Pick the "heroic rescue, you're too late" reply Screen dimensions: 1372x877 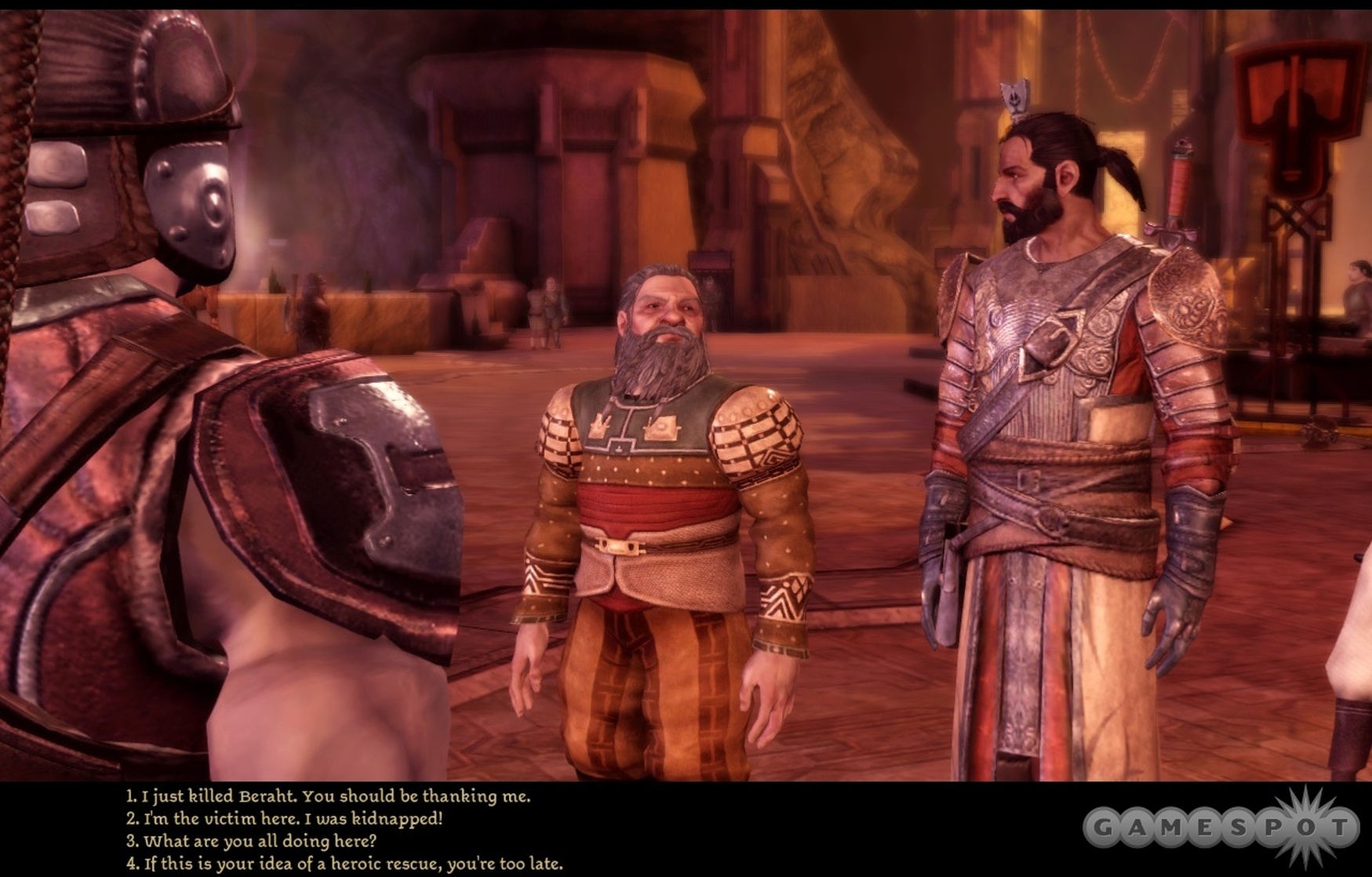(x=344, y=864)
